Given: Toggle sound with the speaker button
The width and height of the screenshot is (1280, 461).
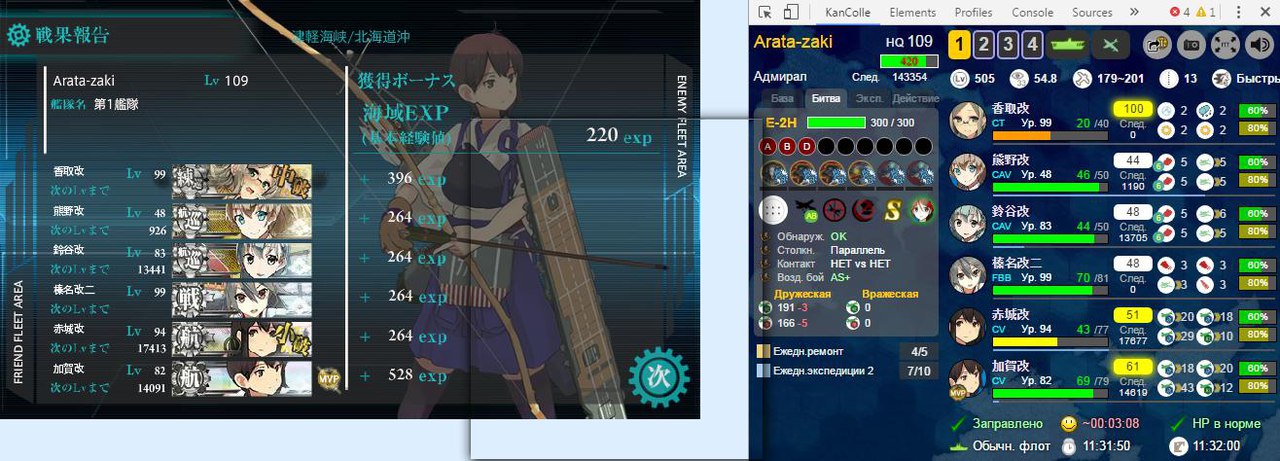Looking at the screenshot, I should click(x=1259, y=45).
